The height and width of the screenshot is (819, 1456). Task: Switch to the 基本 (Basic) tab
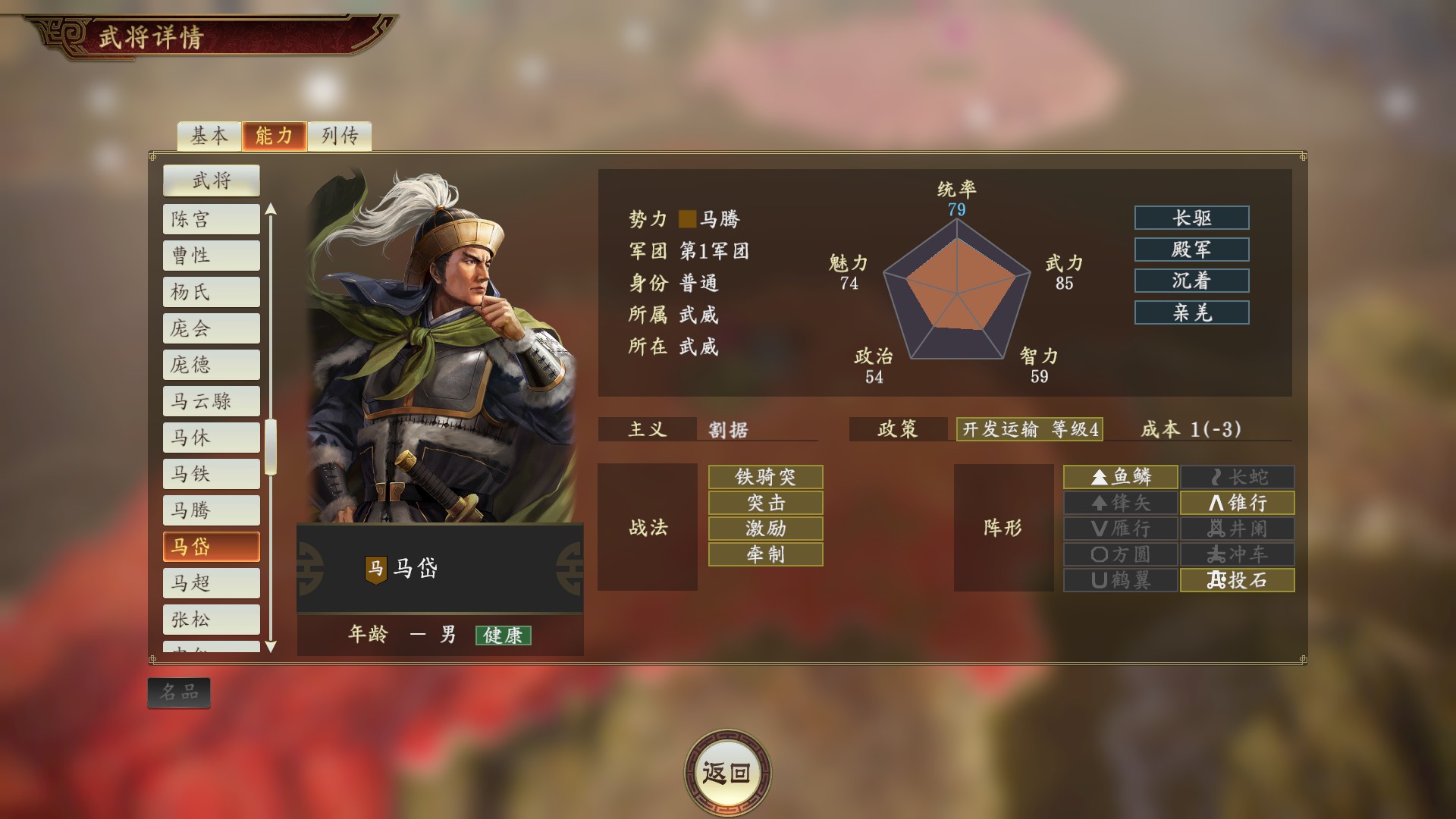tap(209, 136)
